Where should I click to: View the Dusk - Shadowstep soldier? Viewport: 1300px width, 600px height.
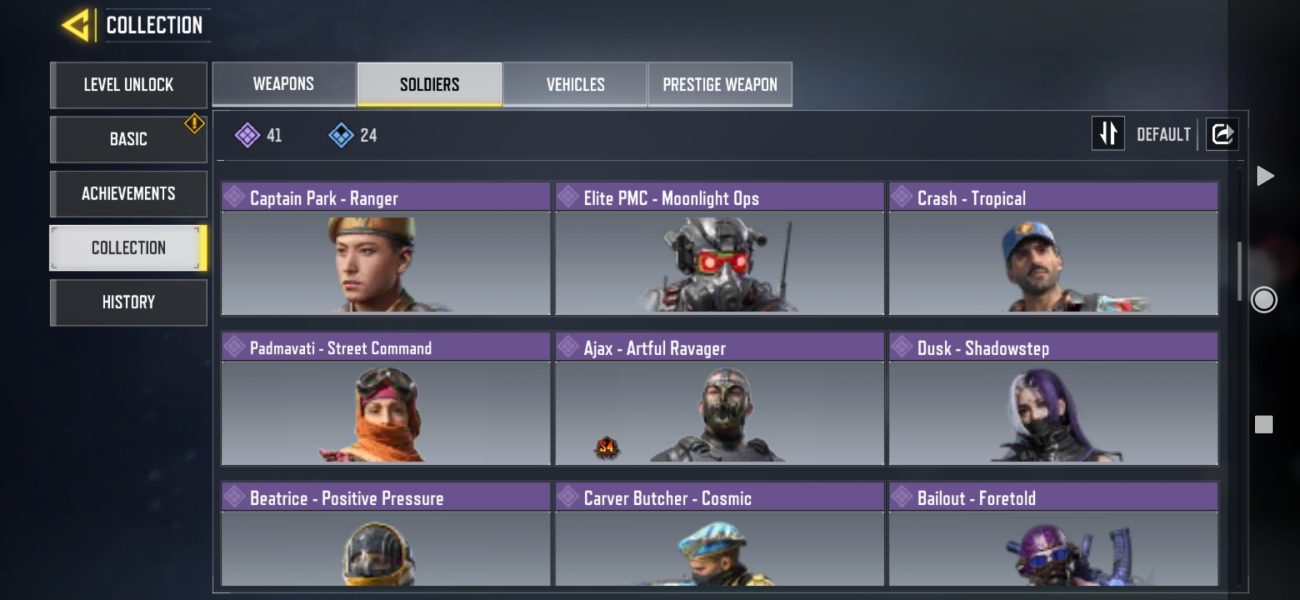[x=1053, y=400]
